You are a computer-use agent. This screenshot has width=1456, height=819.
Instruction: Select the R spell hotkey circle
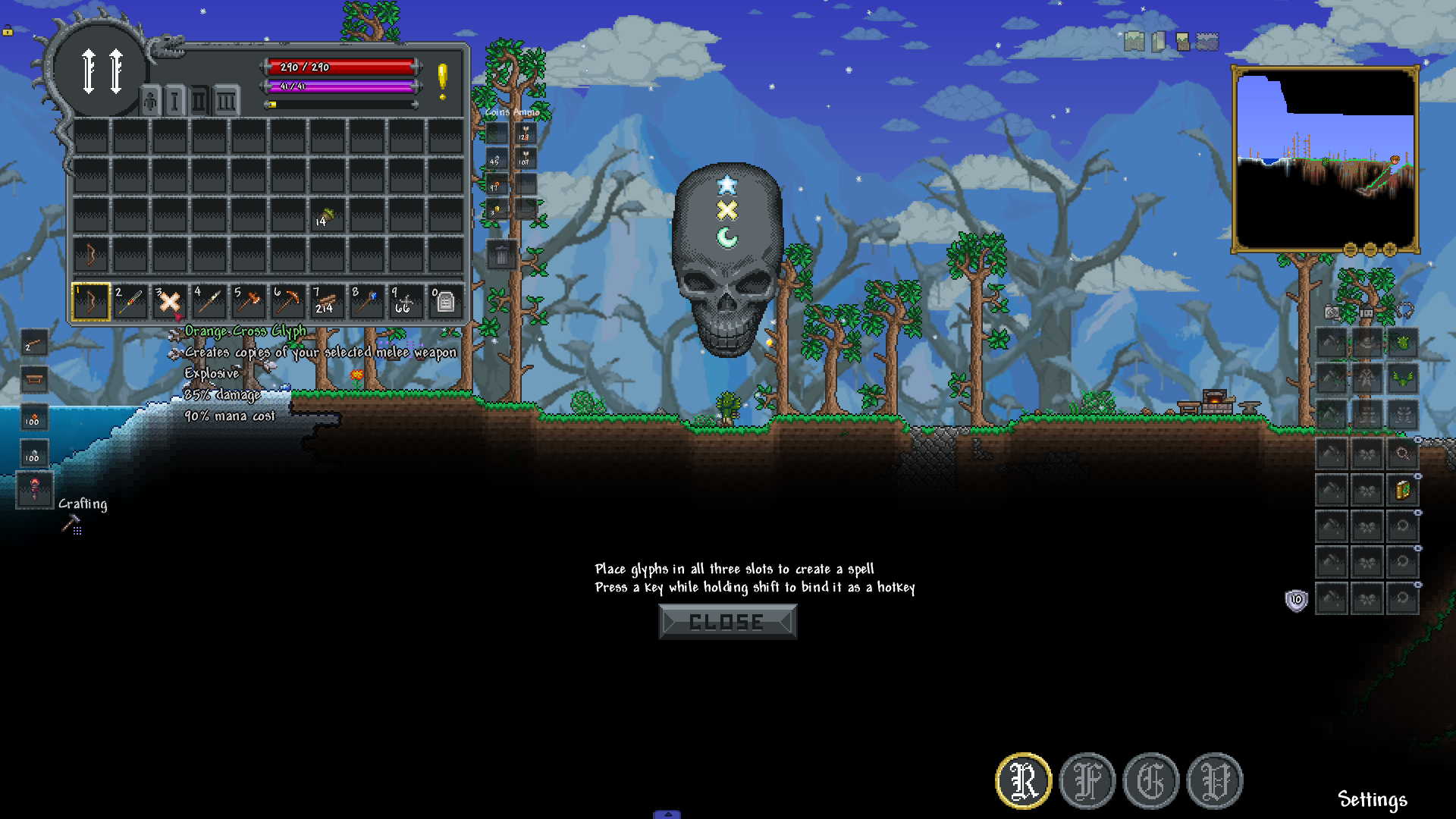[x=1023, y=781]
